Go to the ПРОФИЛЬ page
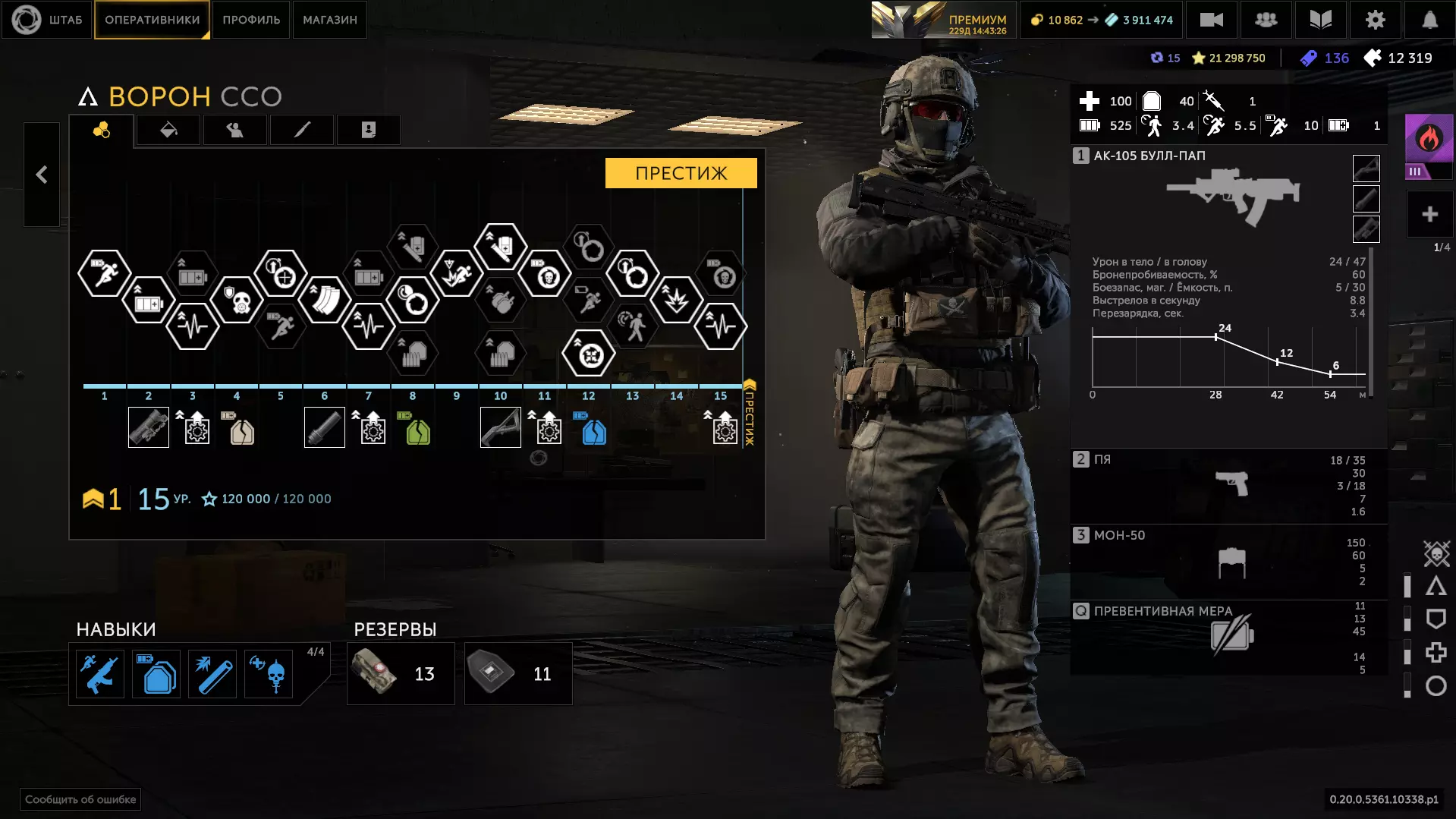This screenshot has height=819, width=1456. point(251,20)
